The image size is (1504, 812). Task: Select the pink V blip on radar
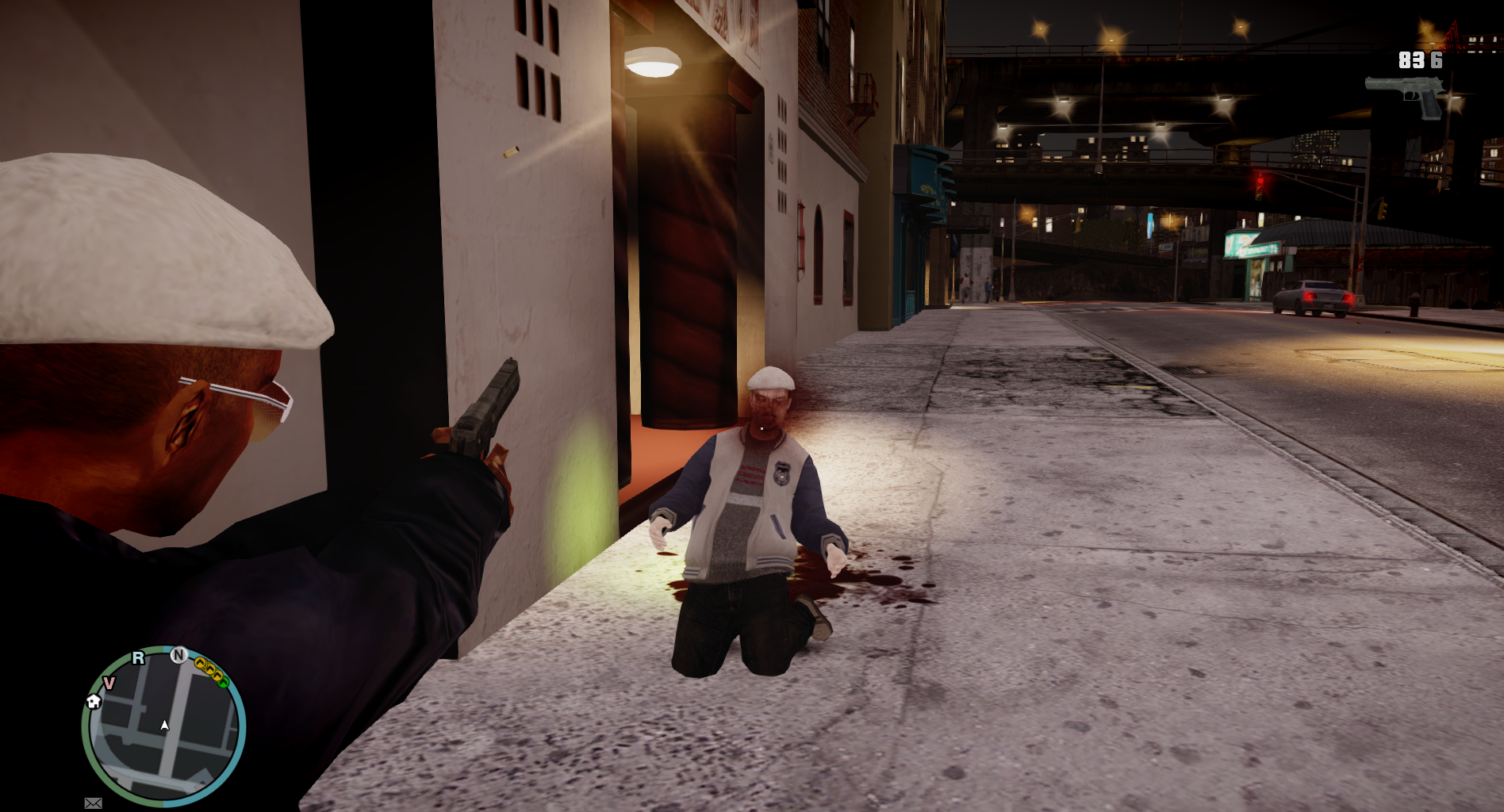tap(109, 683)
